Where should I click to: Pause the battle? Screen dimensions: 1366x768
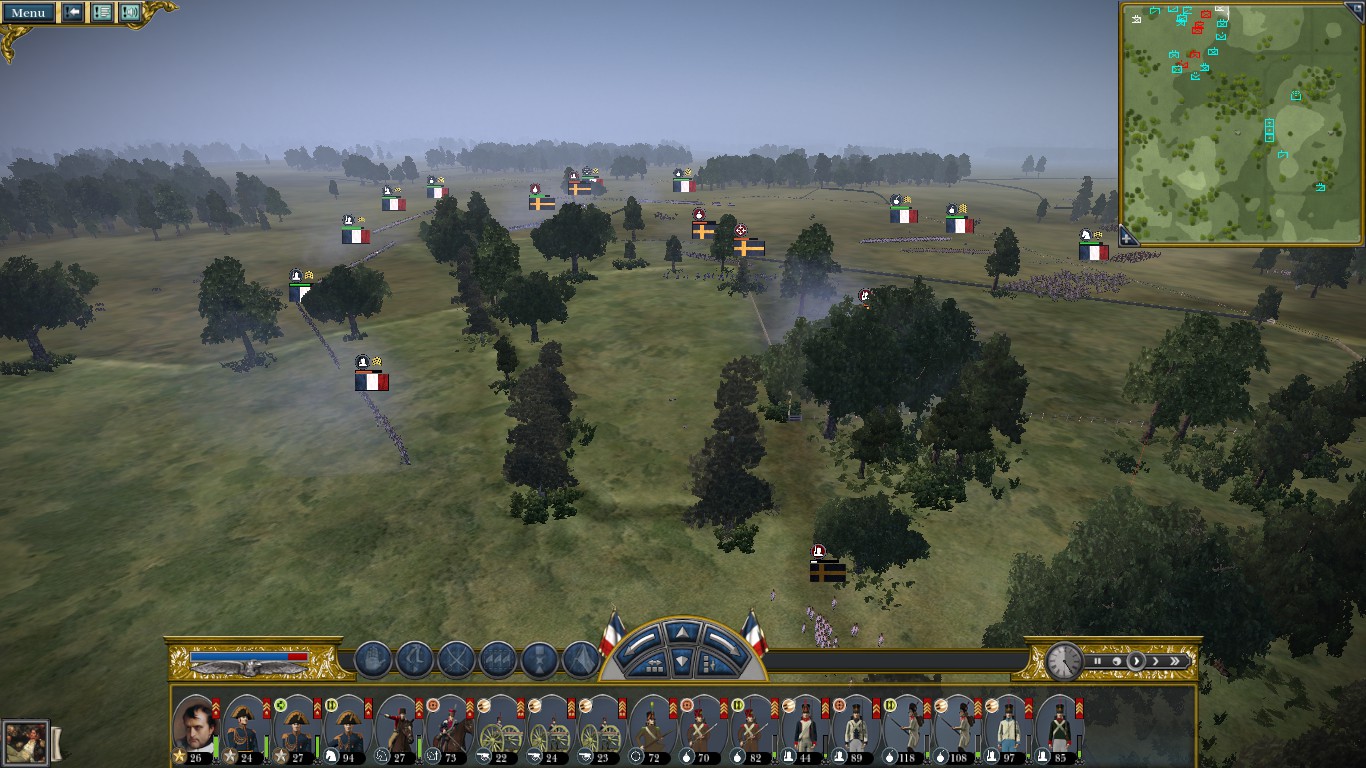tap(1097, 661)
